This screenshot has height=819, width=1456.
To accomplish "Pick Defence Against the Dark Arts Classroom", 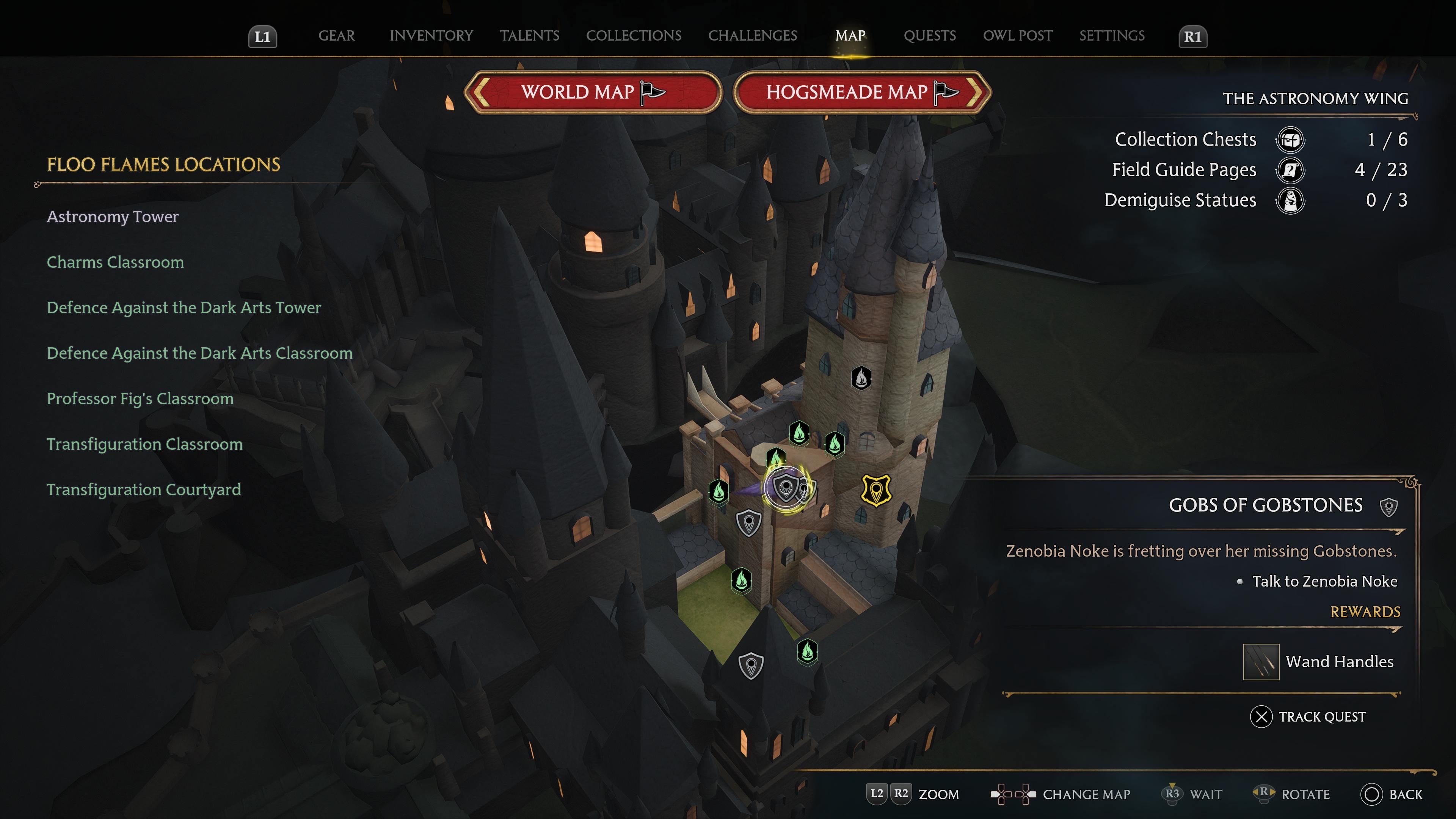I will [x=199, y=353].
